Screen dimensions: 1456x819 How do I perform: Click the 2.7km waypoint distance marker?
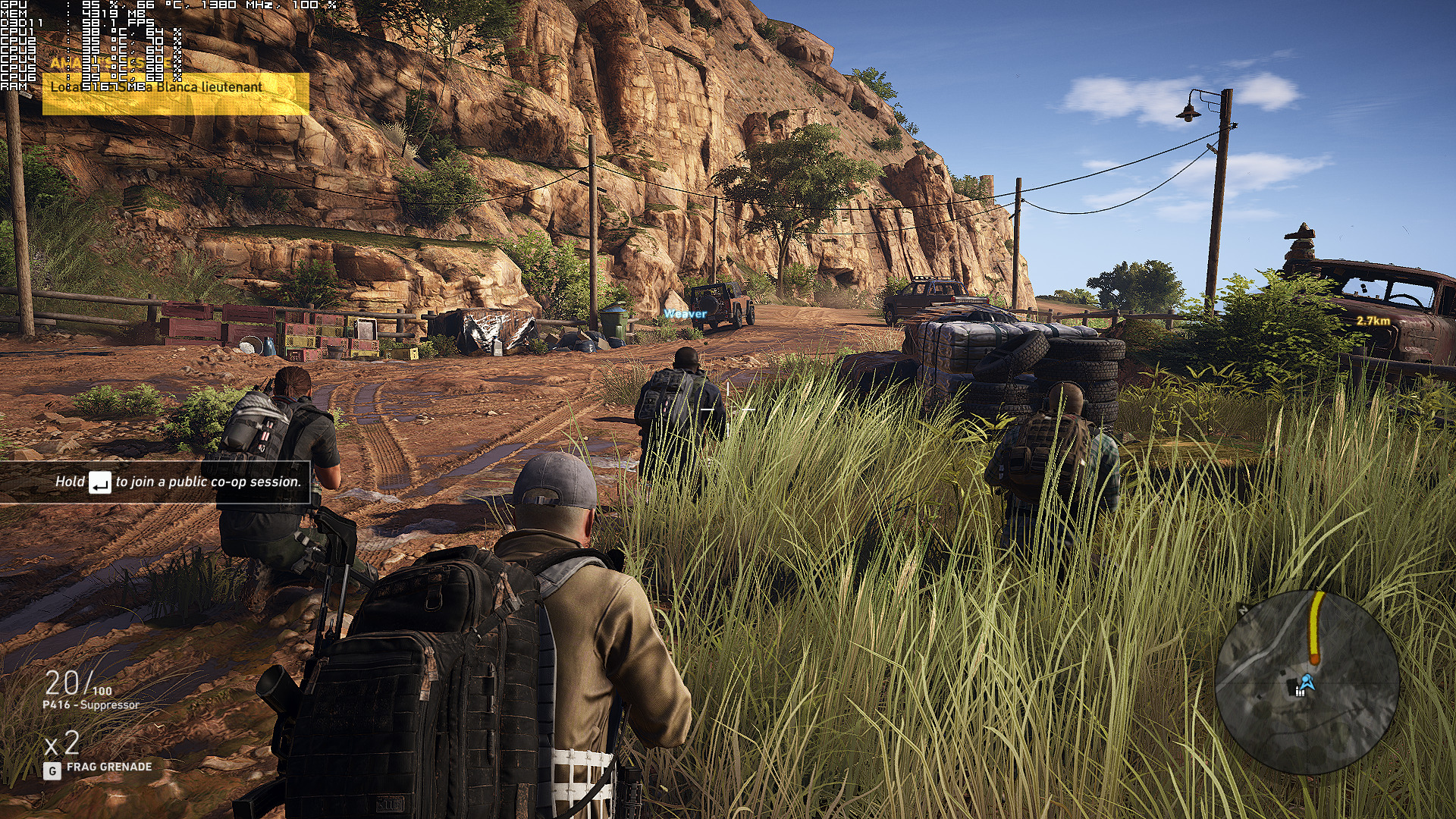pos(1373,321)
